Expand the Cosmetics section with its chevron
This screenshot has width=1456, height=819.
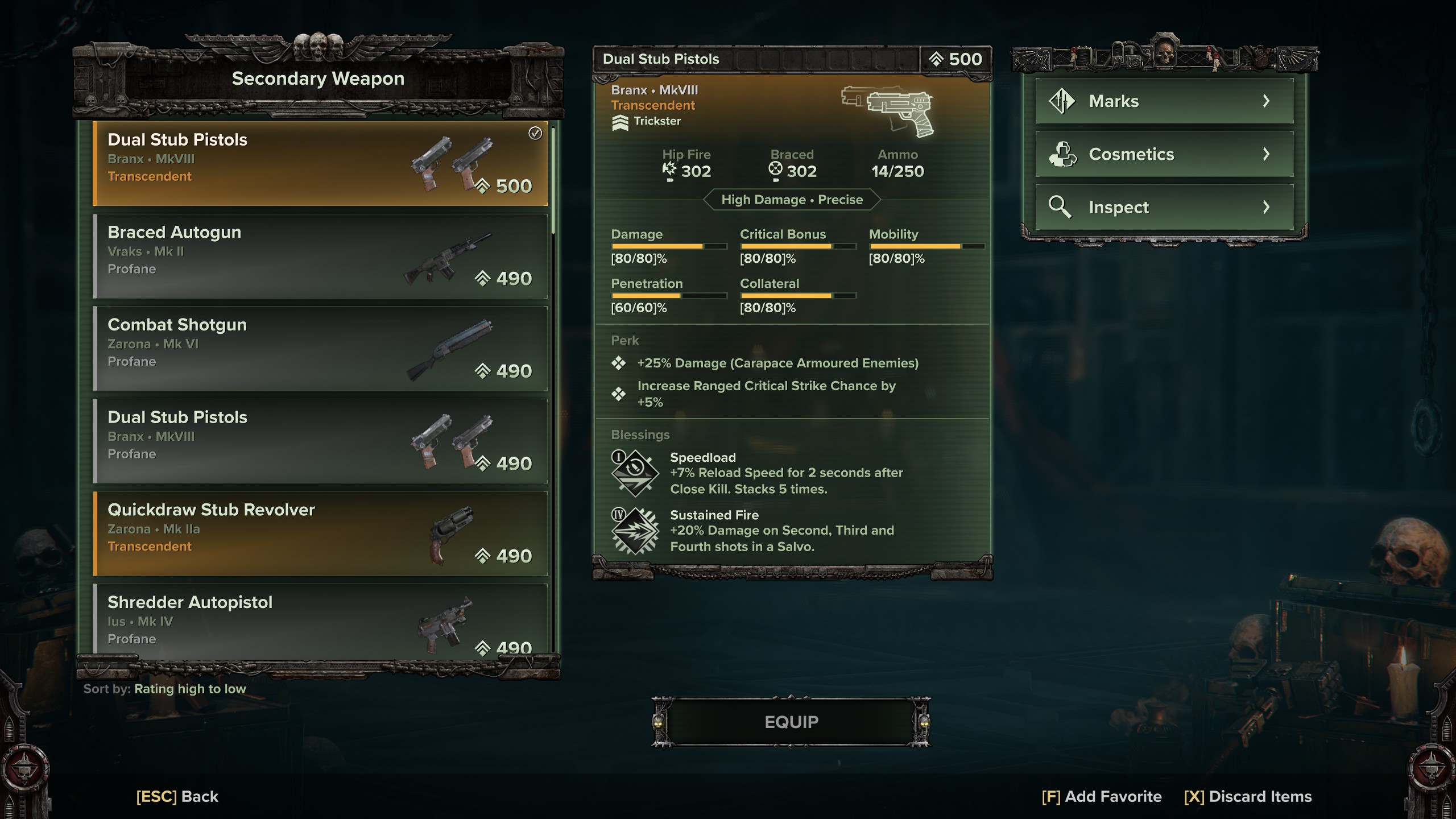[1268, 154]
